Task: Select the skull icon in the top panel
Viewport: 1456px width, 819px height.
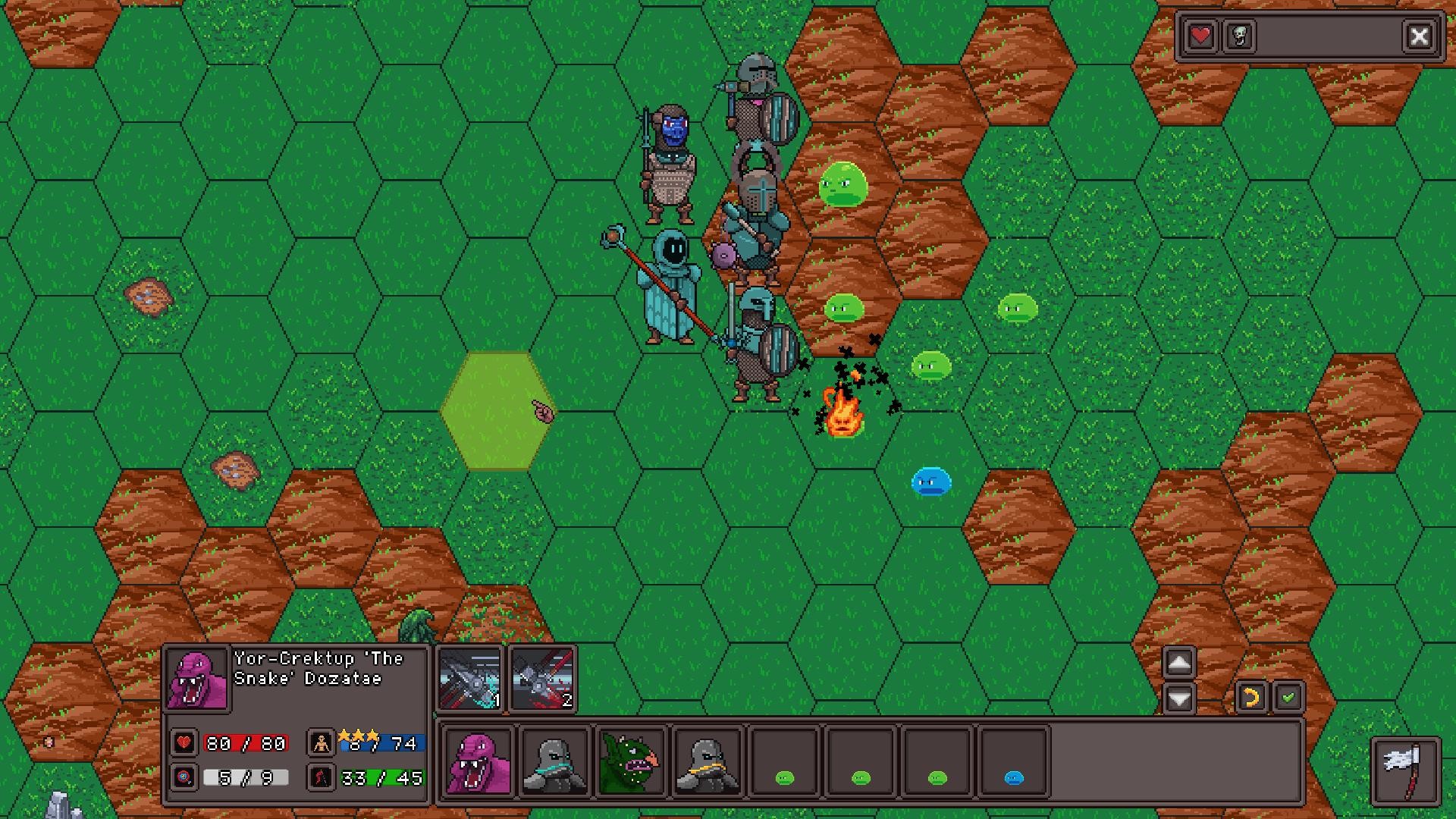Action: coord(1239,35)
